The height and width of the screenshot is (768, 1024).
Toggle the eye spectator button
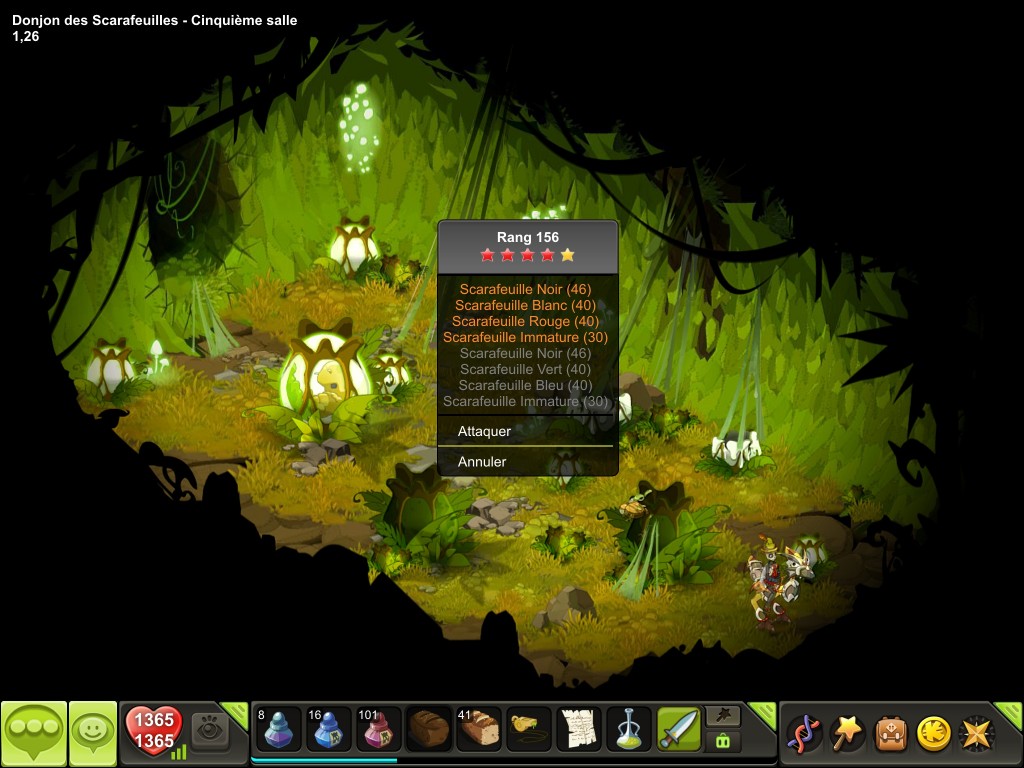(x=210, y=729)
